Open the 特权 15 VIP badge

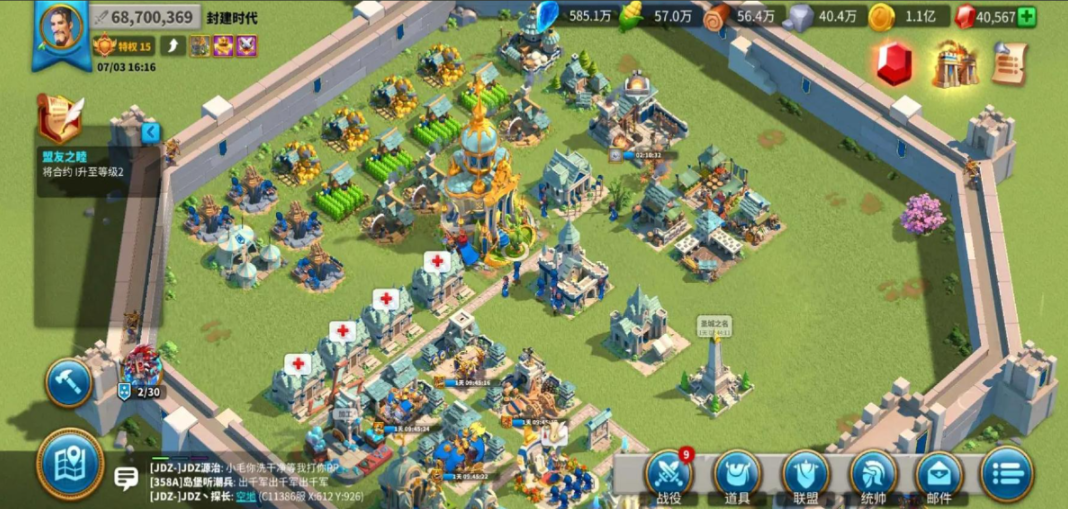tap(123, 46)
